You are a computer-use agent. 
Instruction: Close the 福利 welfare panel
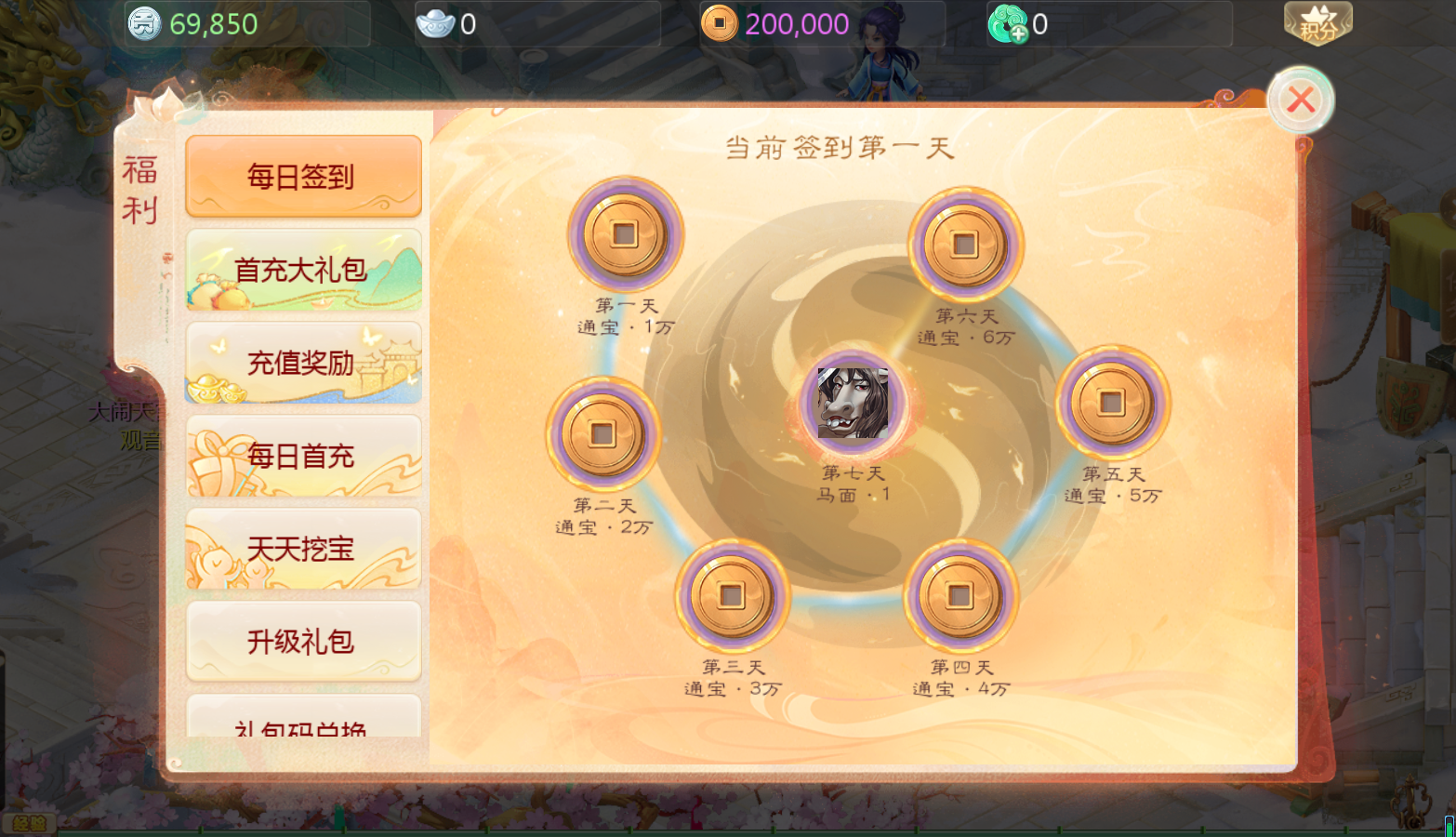[1300, 100]
